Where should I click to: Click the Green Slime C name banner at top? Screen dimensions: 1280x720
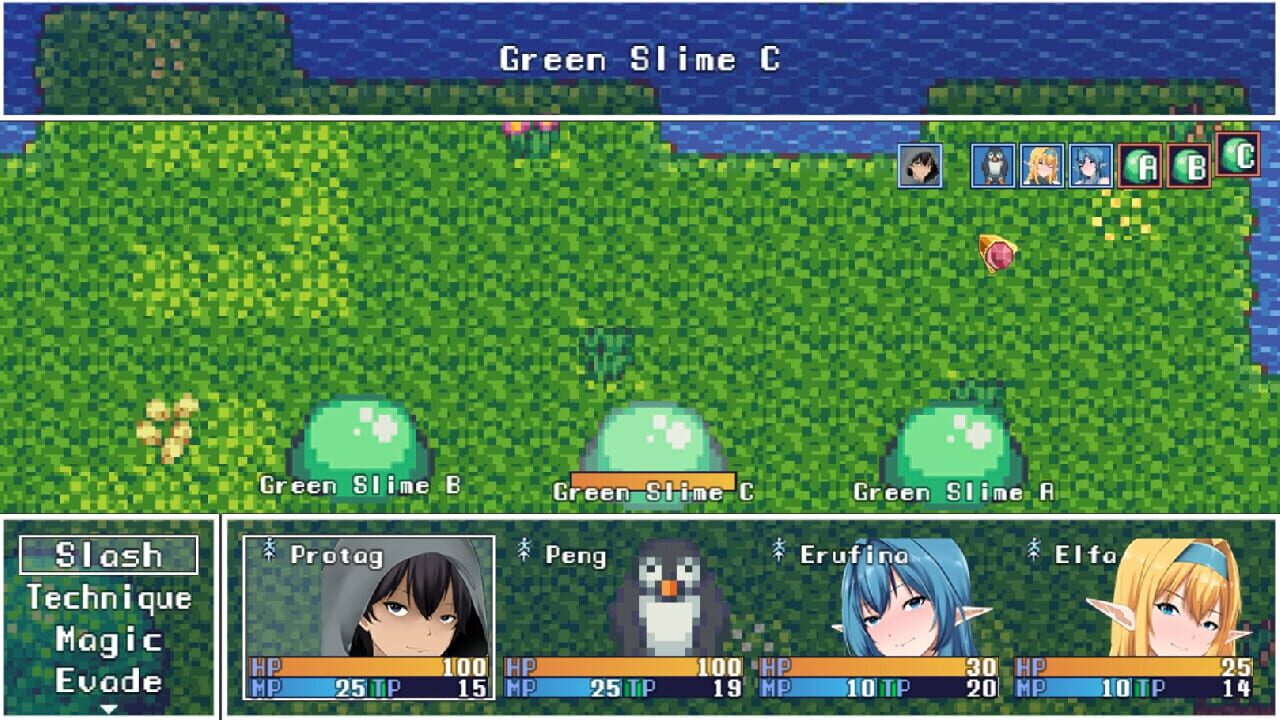click(x=640, y=60)
